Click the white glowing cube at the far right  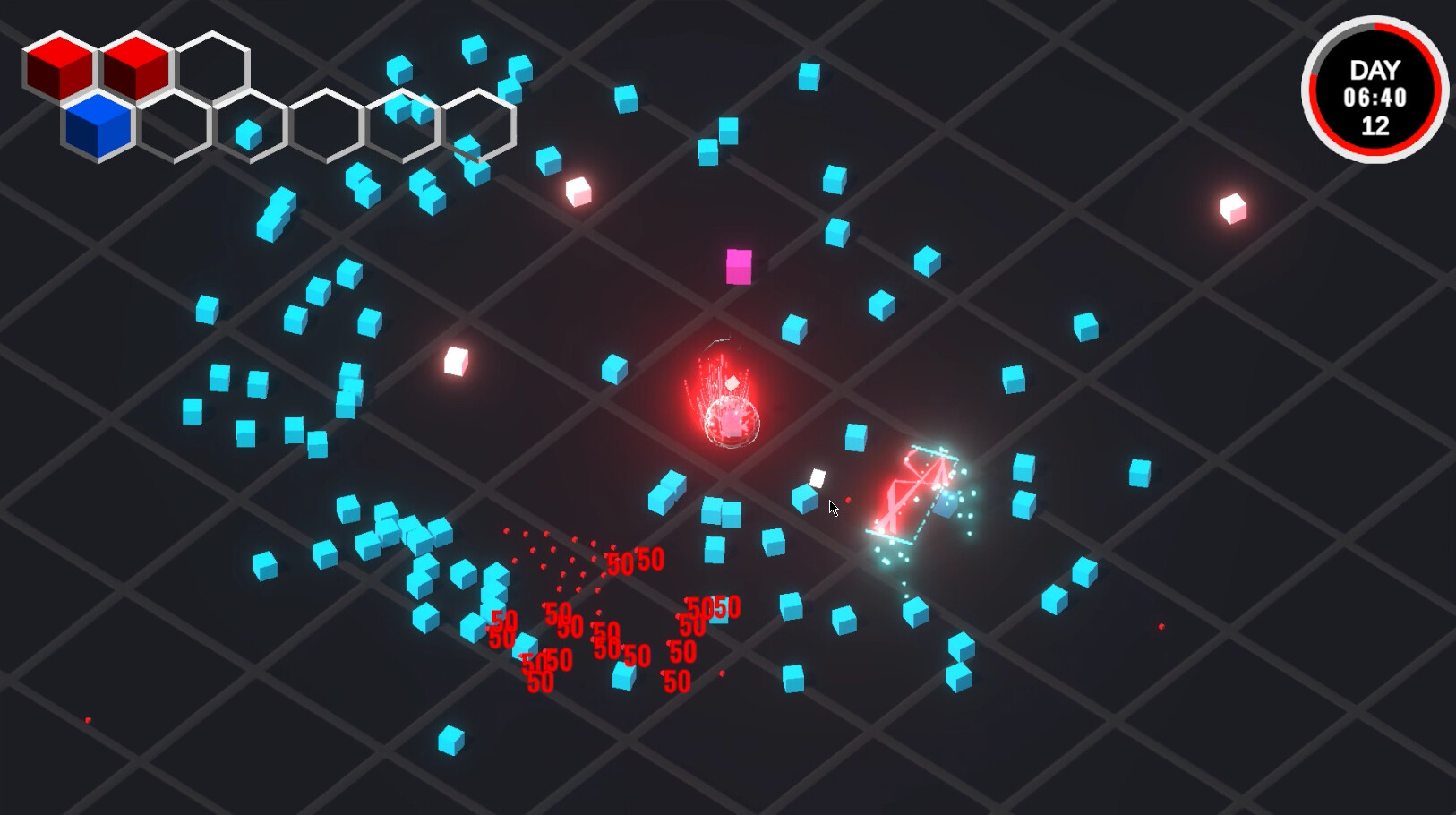click(1234, 209)
